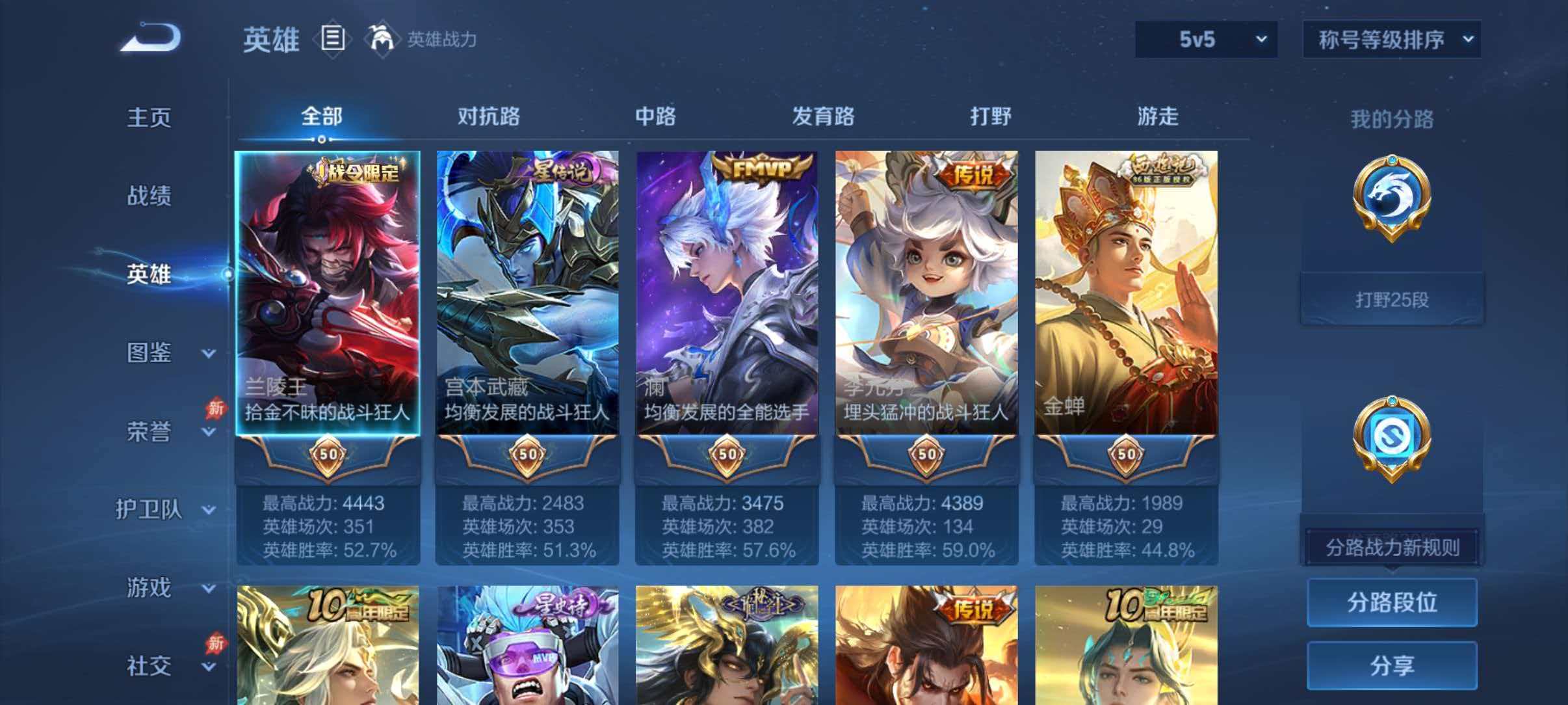
Task: Click the 分路段位 button
Action: [x=1391, y=602]
